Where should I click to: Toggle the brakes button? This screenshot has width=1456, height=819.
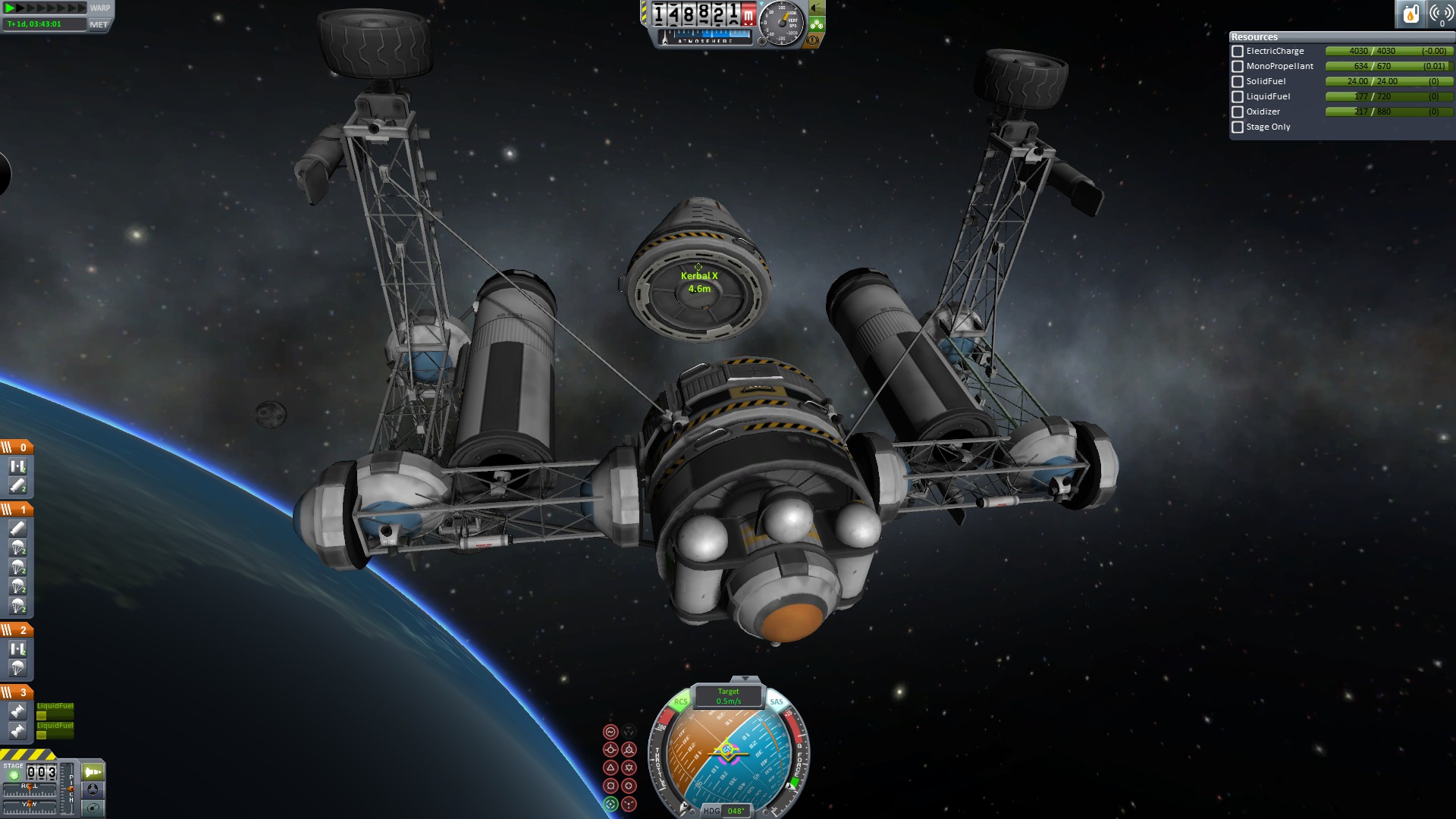point(814,40)
